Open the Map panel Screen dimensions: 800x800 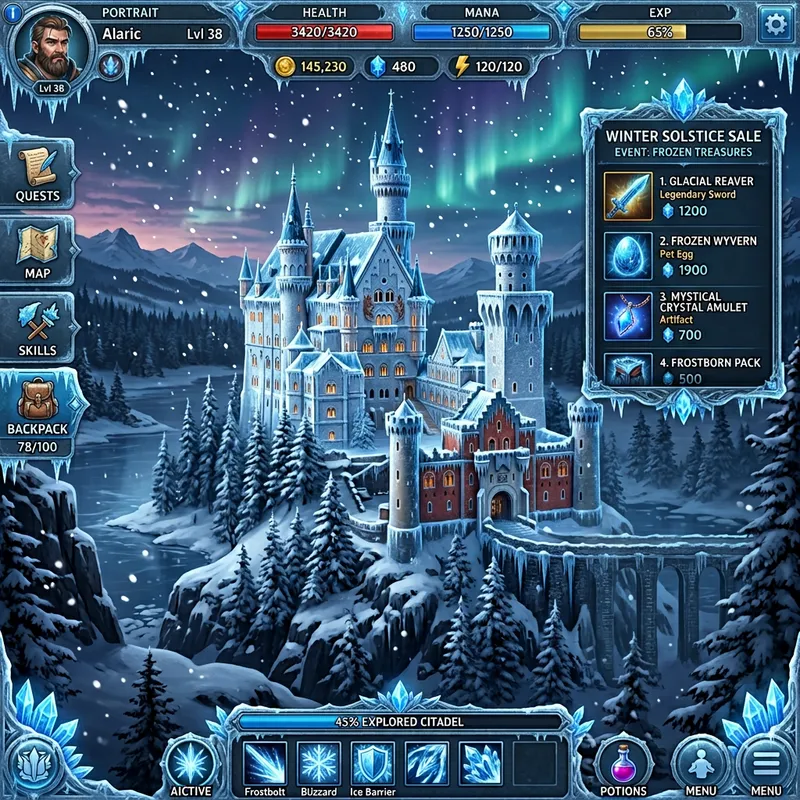click(x=38, y=251)
